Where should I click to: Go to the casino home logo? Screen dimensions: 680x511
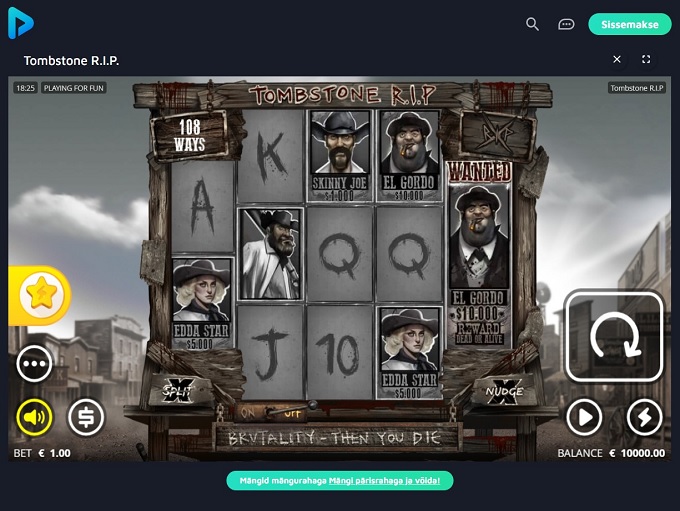pyautogui.click(x=20, y=23)
